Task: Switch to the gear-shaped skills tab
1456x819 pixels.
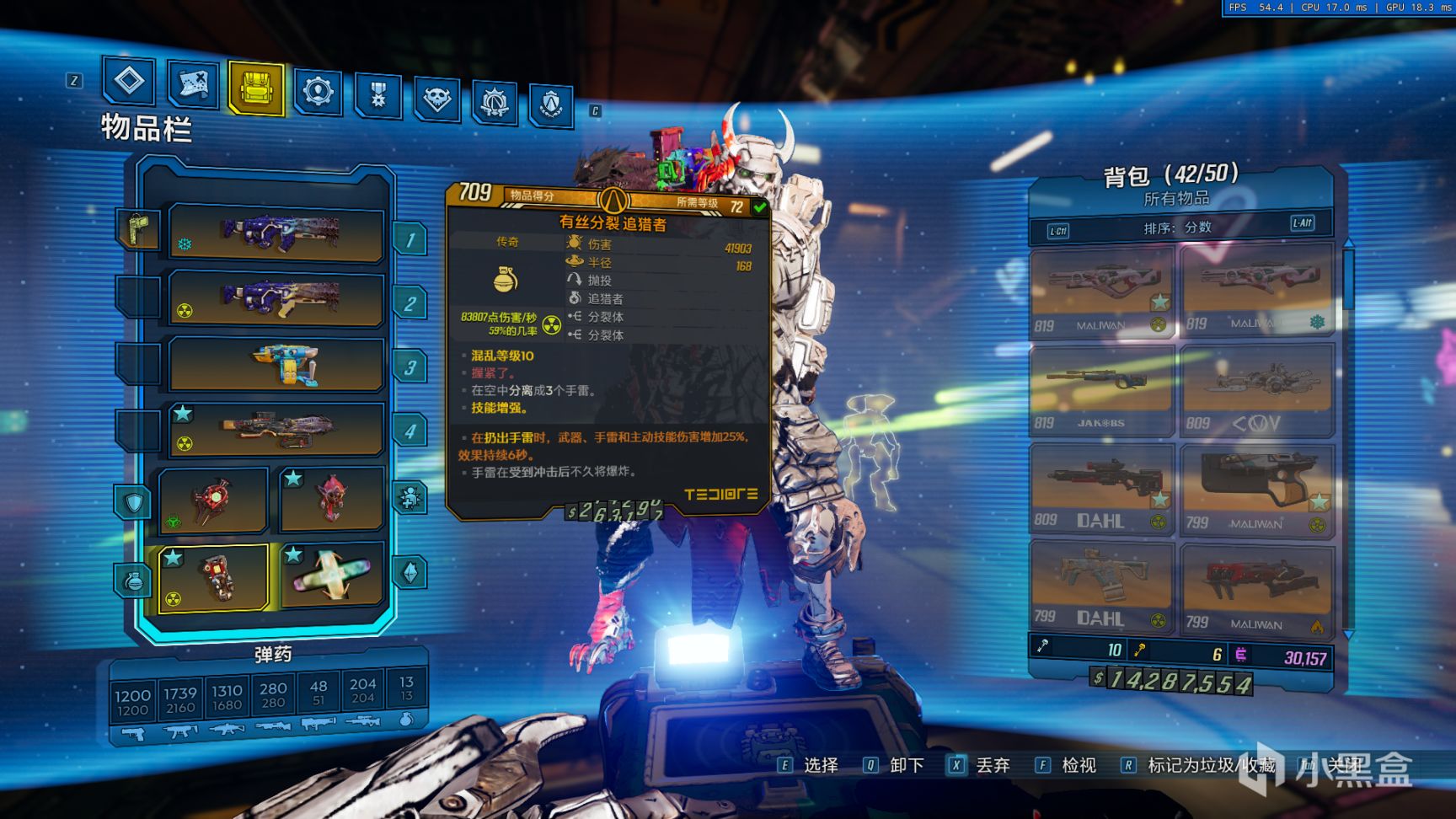Action: (x=318, y=91)
